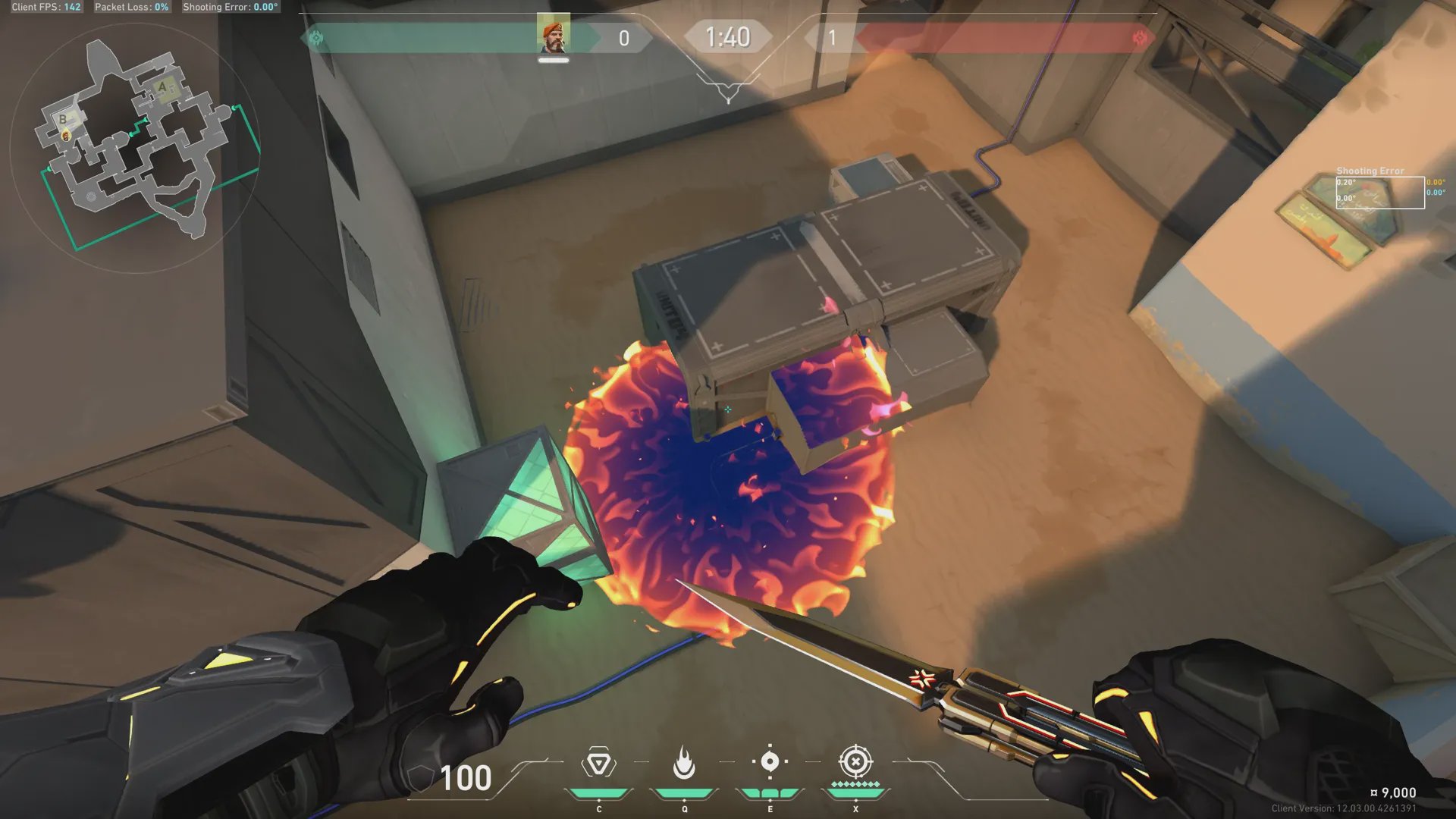Click the circular minimap

[x=135, y=148]
